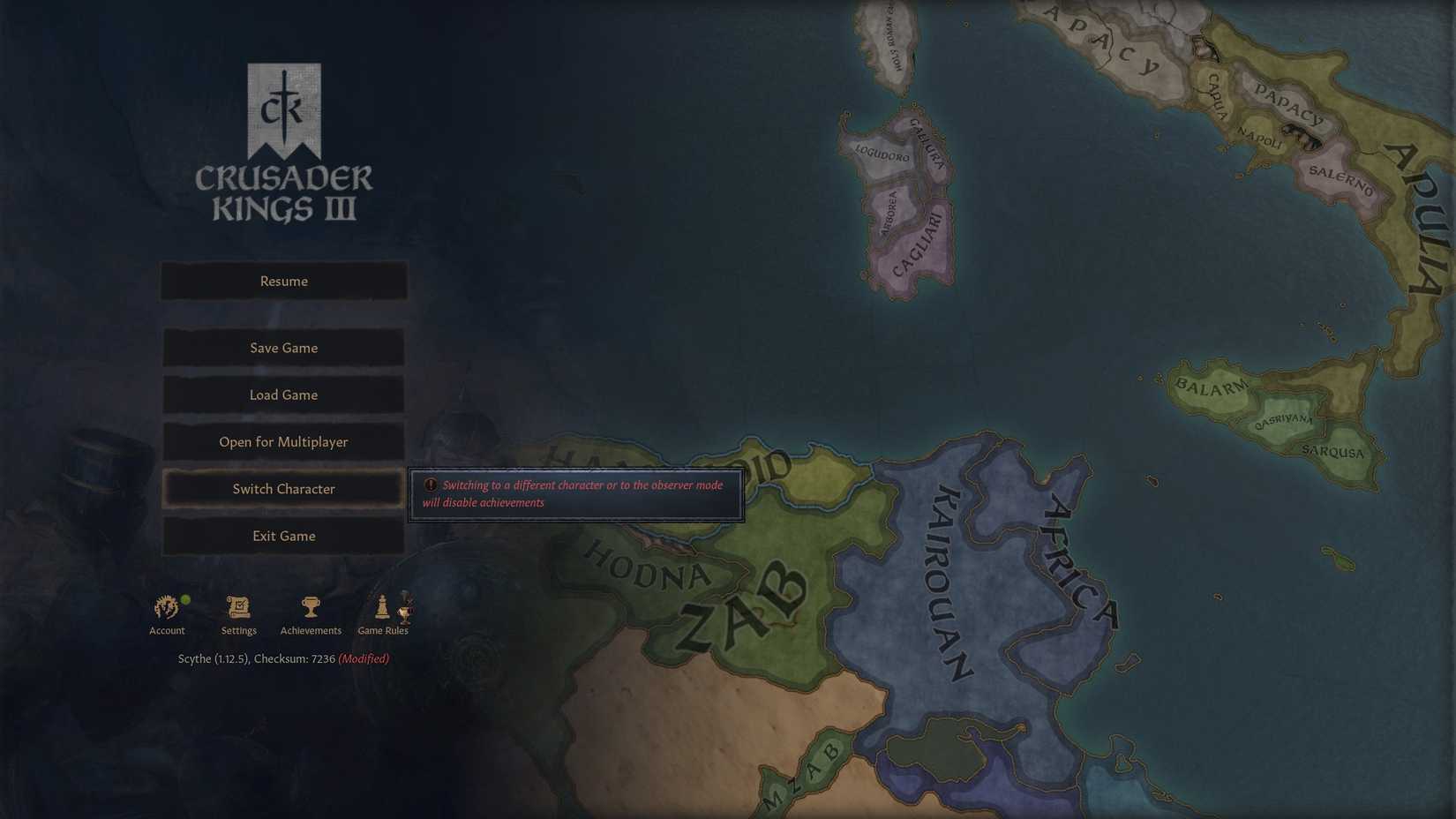The image size is (1456, 819).
Task: Click the warning icon in the achievements tooltip
Action: (x=430, y=485)
